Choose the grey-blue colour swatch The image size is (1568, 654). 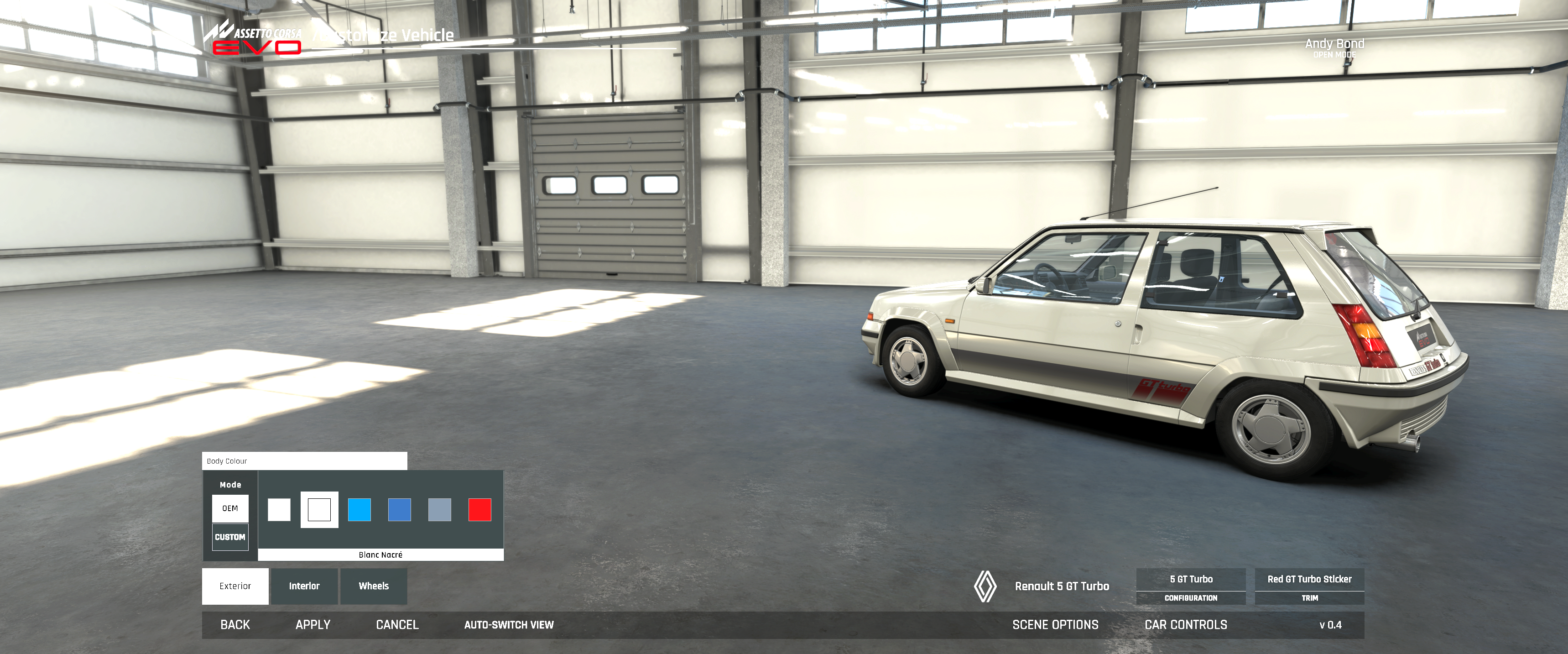pyautogui.click(x=439, y=510)
